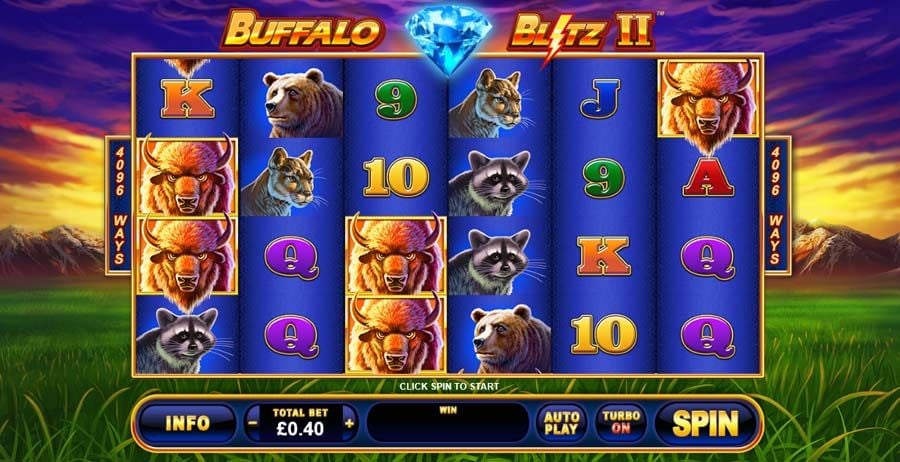Increase total bet with plus button
900x462 pixels.
(x=349, y=423)
